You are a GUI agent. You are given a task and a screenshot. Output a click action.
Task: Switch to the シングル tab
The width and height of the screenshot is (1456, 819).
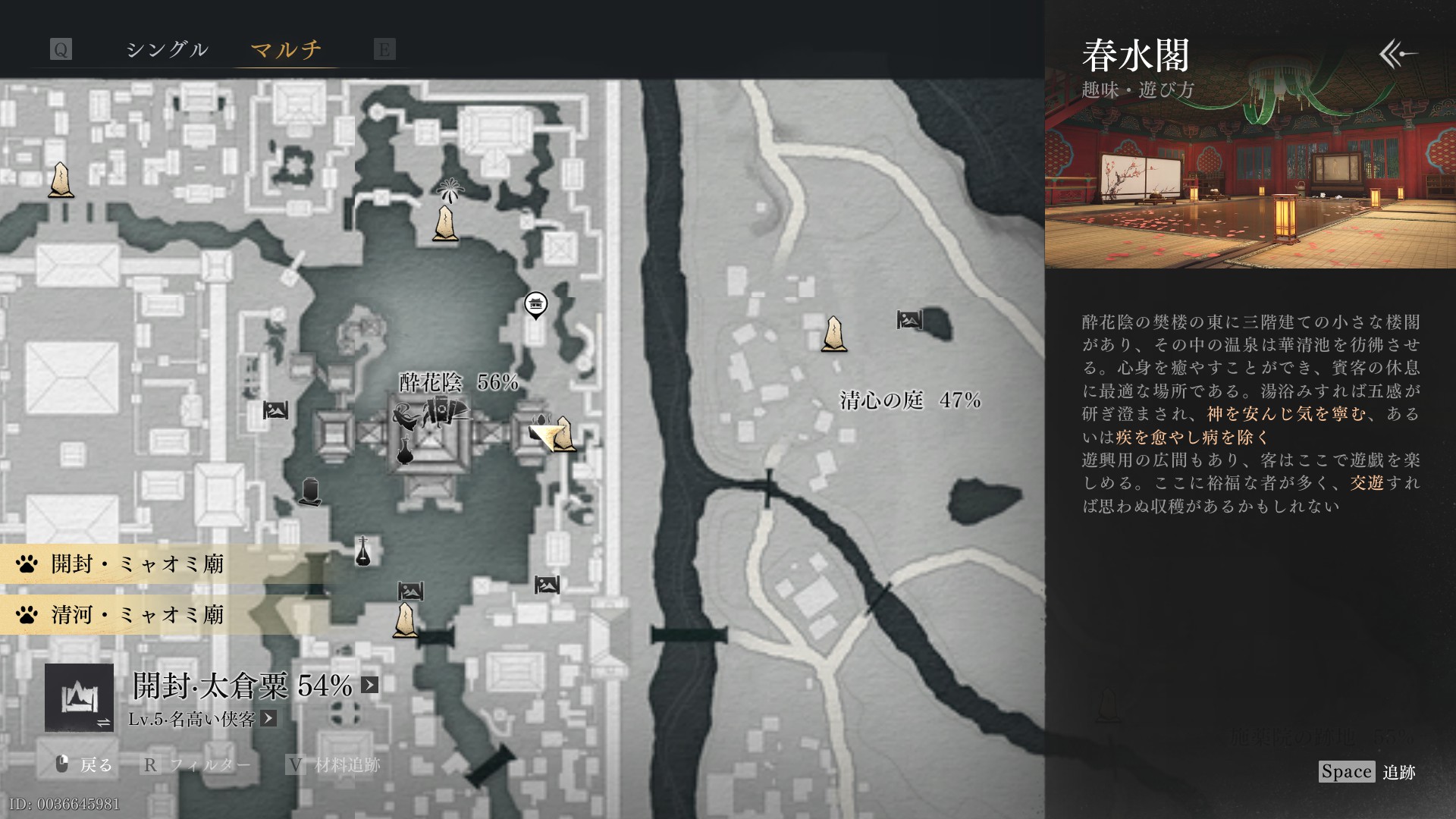point(166,50)
